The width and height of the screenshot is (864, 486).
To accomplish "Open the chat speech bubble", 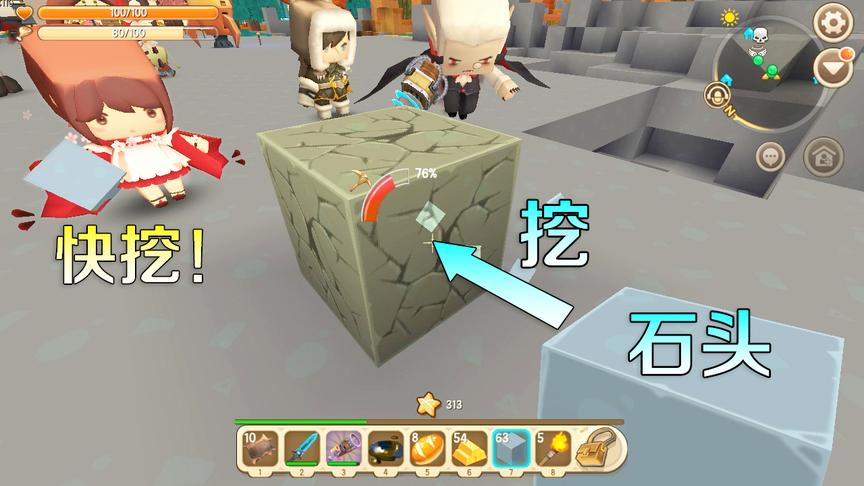I will pos(770,156).
